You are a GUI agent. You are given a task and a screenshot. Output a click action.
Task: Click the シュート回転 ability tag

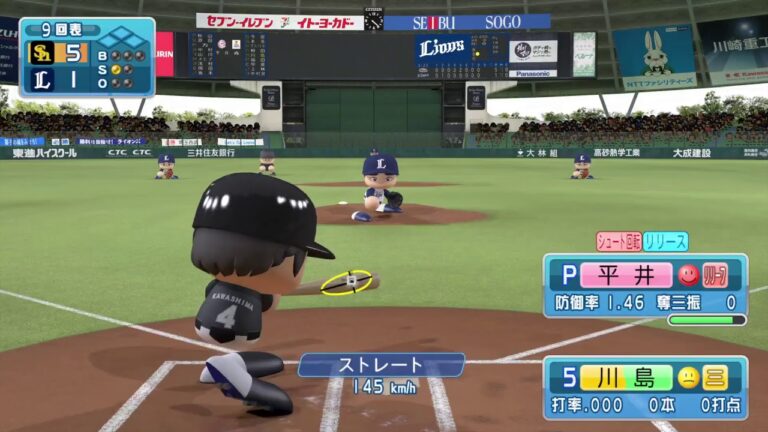coord(618,241)
